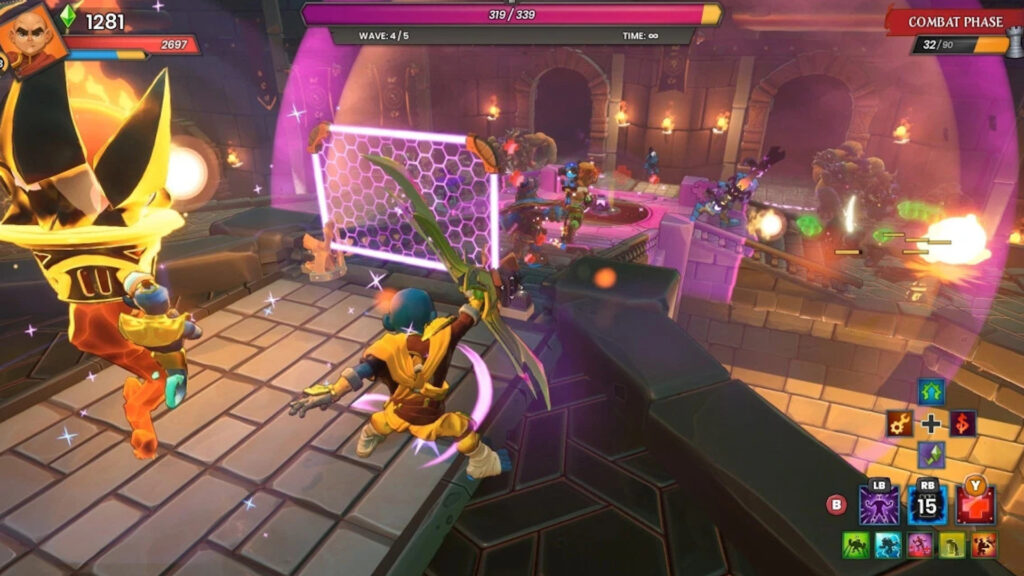Image resolution: width=1024 pixels, height=576 pixels.
Task: Activate the red cross heal ability
Action: [x=975, y=505]
